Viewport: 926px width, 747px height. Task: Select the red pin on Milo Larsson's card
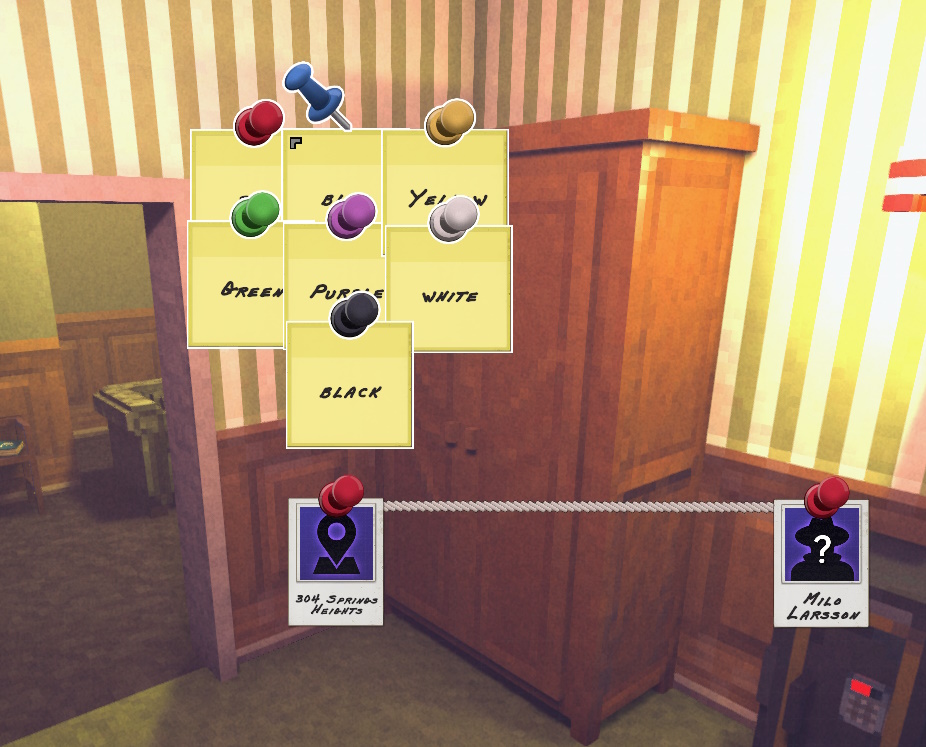(827, 496)
